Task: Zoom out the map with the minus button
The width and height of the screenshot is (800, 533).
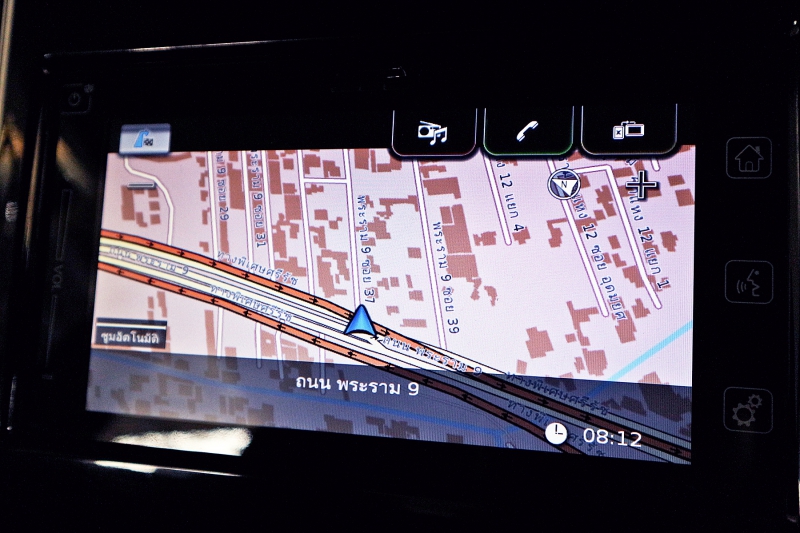Action: [141, 184]
